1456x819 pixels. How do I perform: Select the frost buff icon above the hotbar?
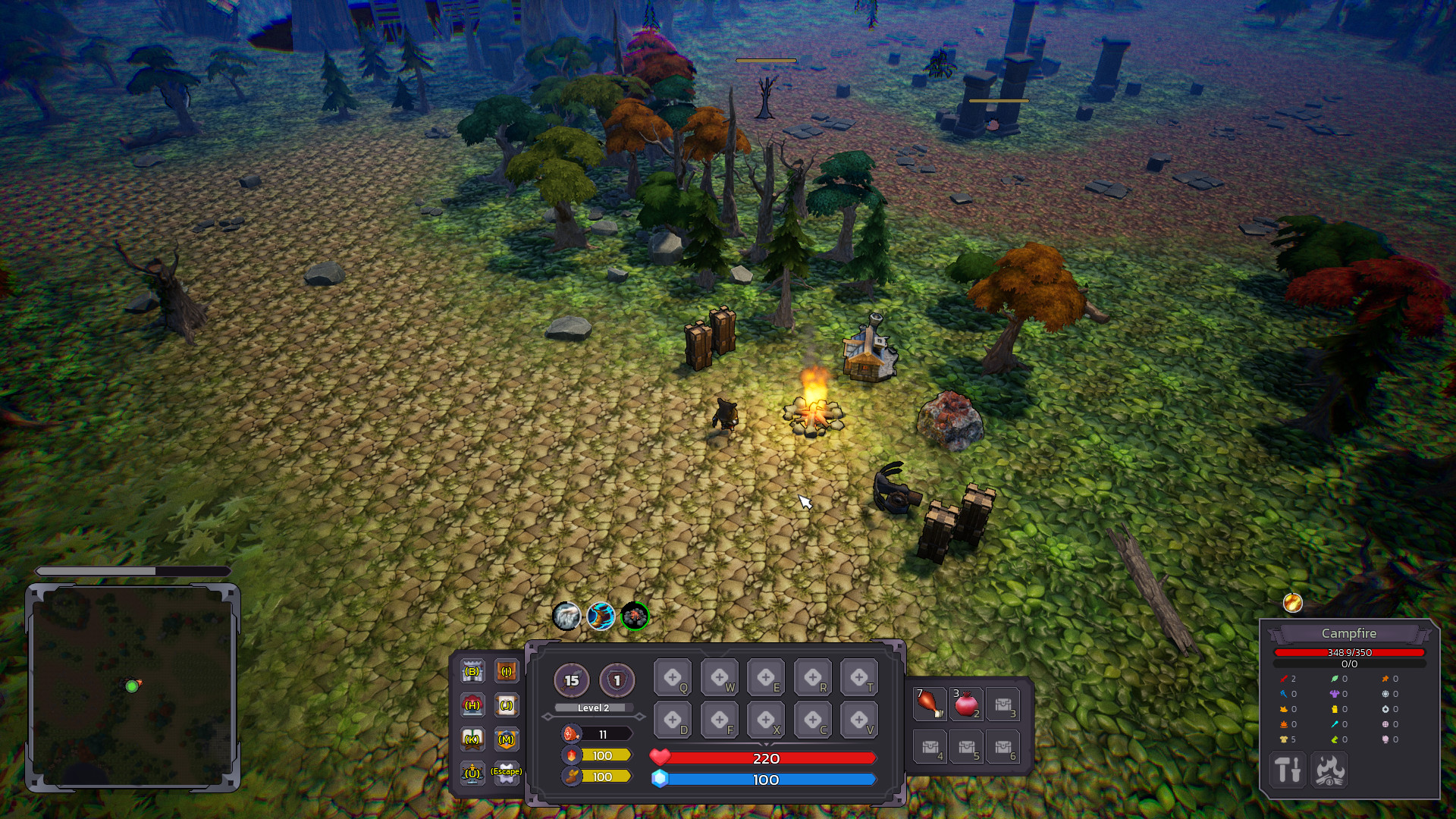tap(567, 617)
